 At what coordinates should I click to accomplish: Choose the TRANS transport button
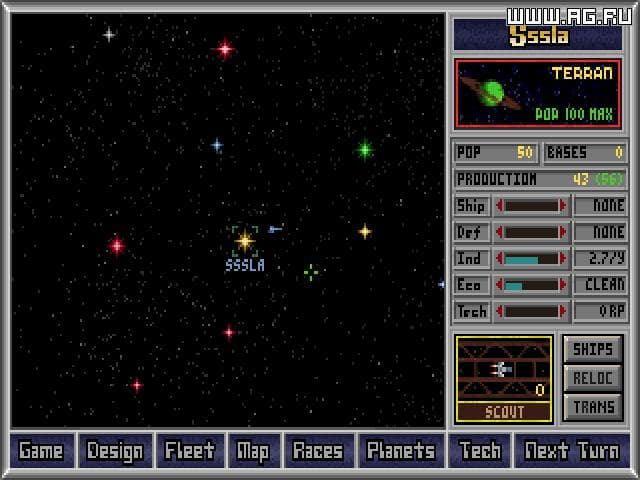coord(594,407)
